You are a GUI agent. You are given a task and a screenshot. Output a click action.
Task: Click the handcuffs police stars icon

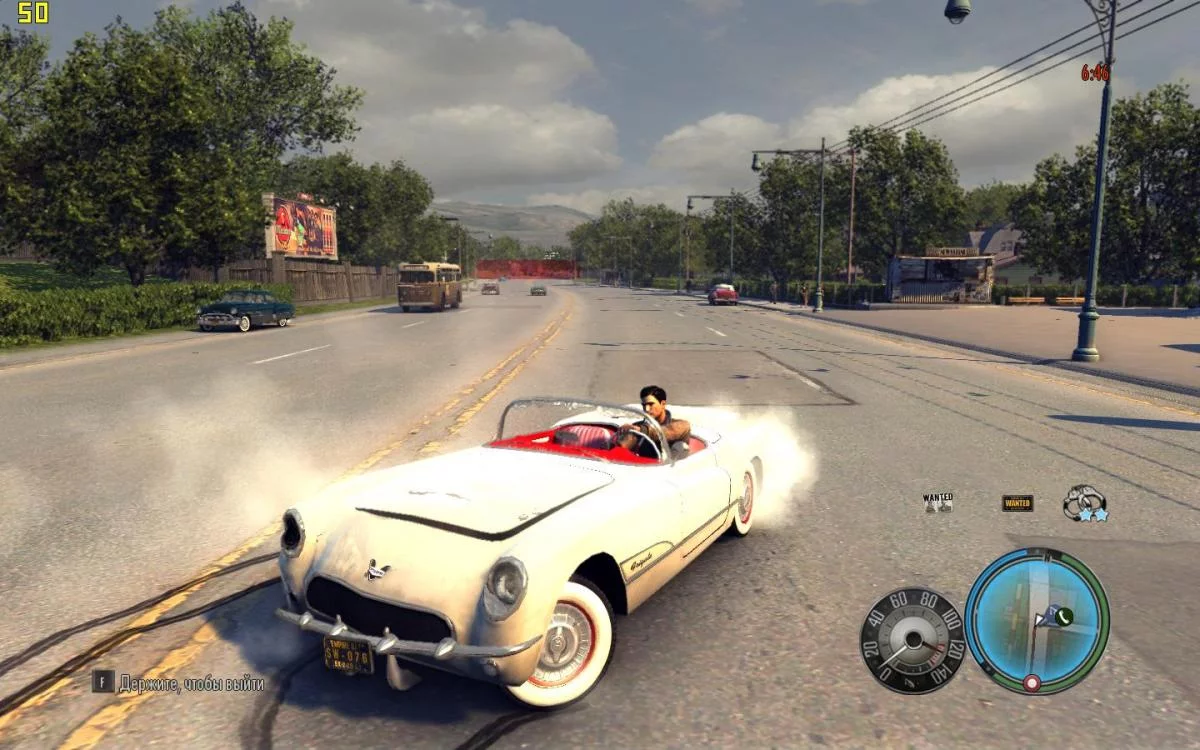click(1085, 502)
